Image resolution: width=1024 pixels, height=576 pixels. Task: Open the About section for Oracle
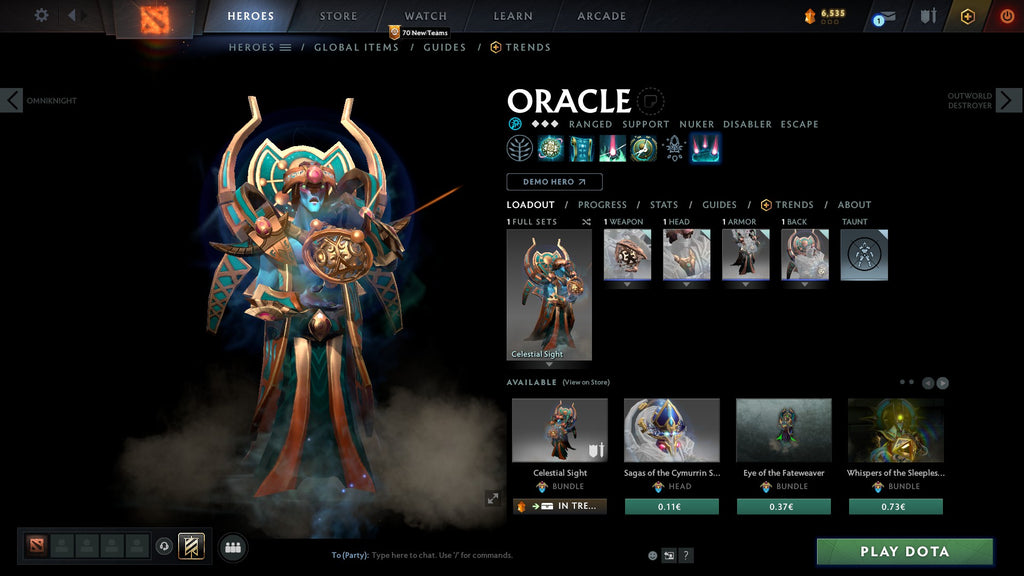tap(854, 205)
